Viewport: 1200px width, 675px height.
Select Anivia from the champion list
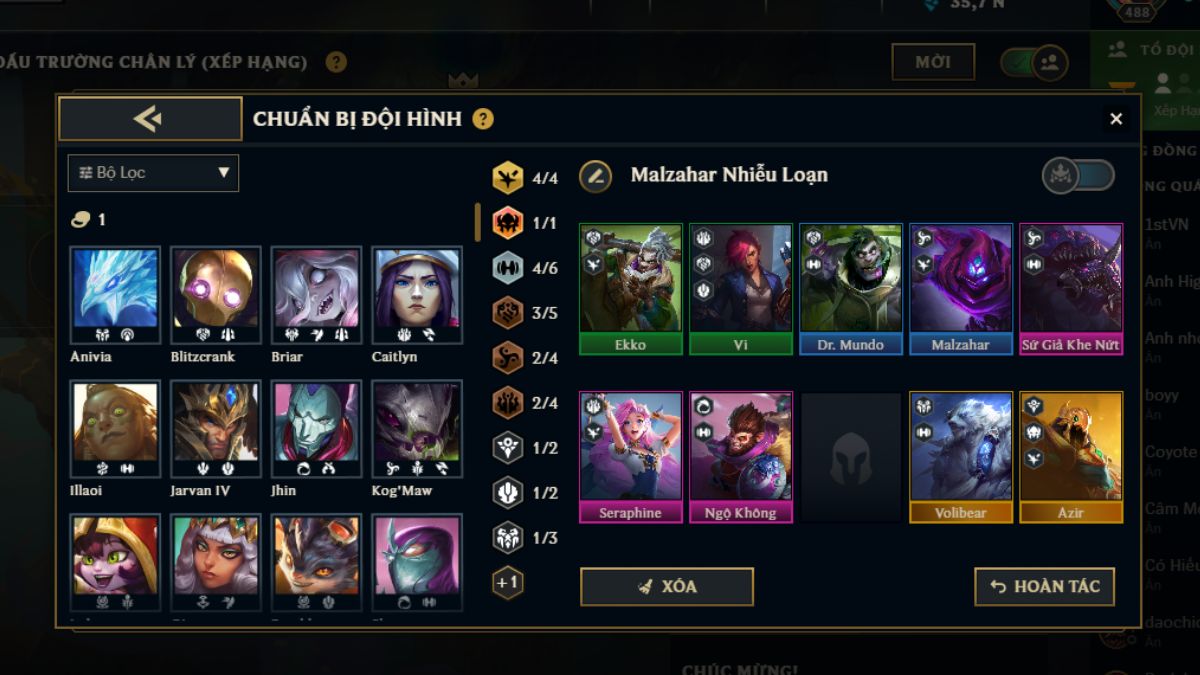(x=115, y=297)
